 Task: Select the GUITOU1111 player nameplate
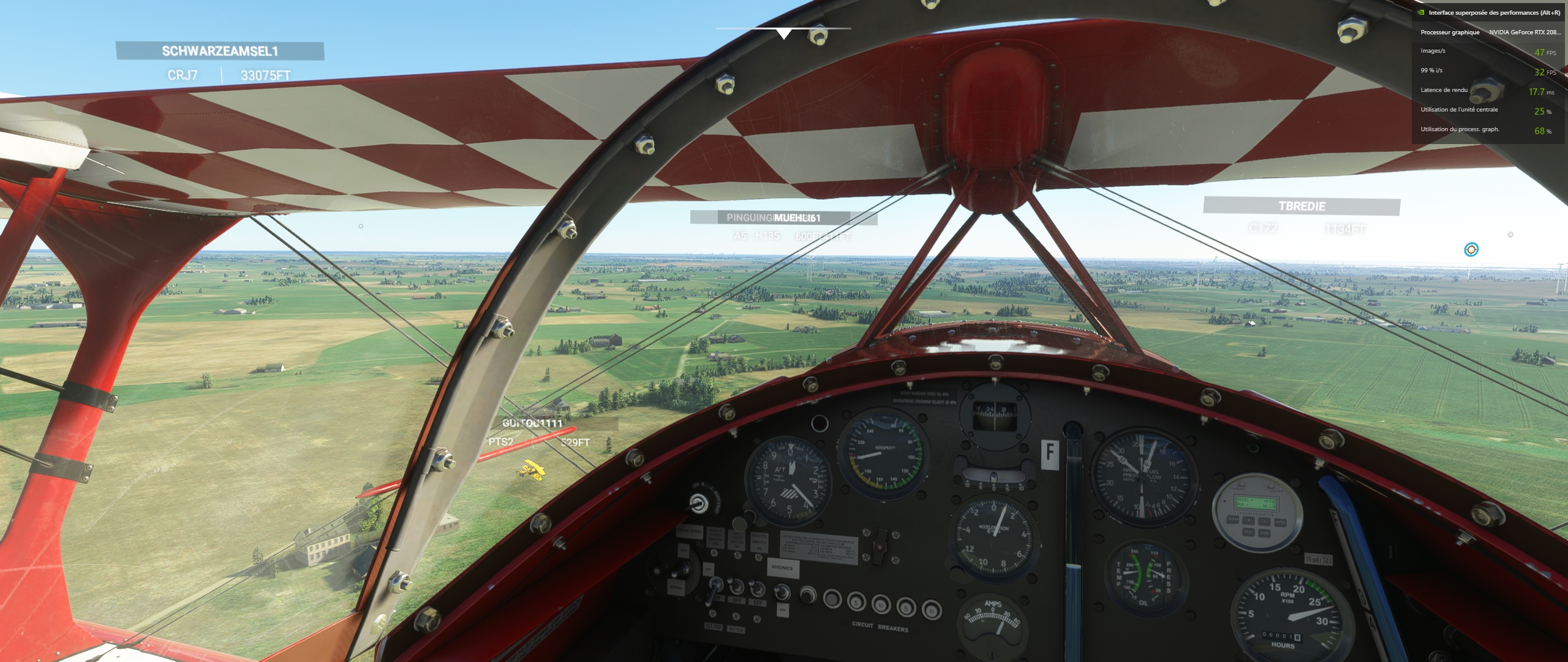[532, 424]
